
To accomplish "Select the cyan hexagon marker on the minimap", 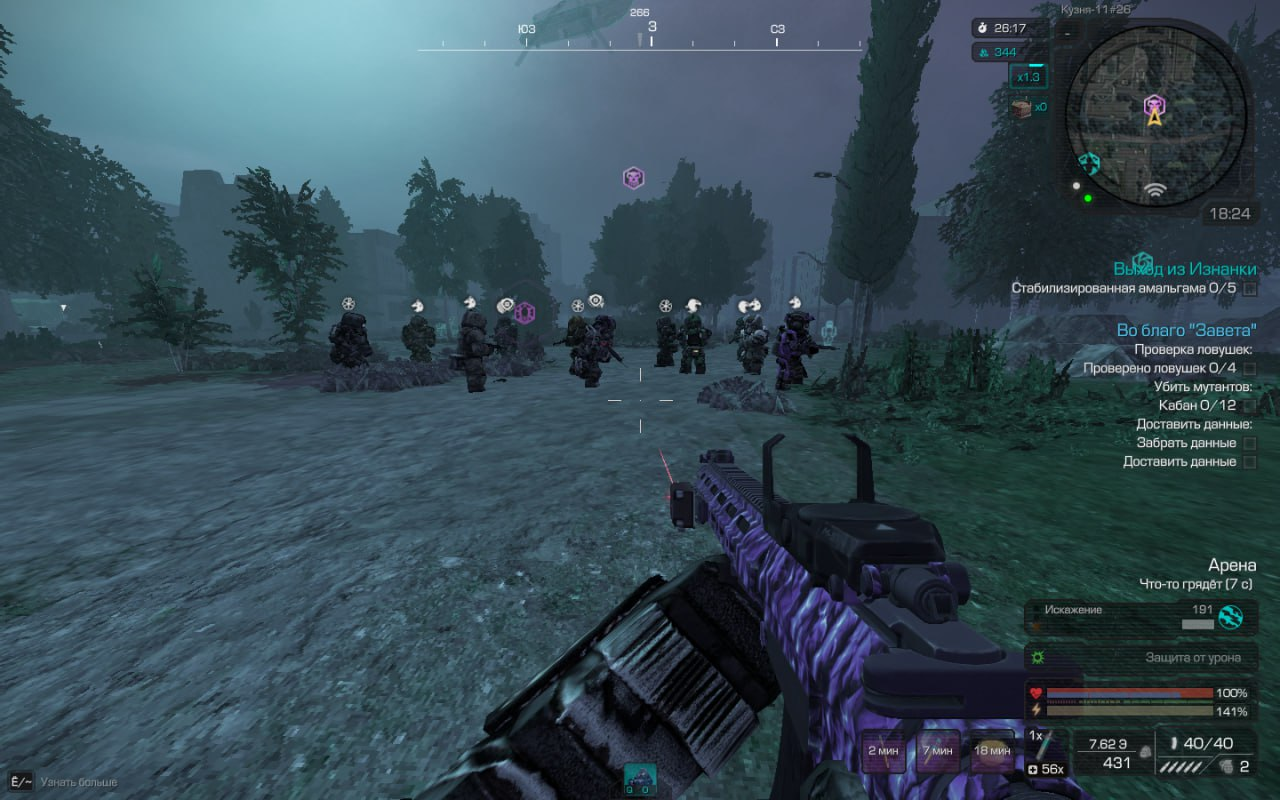I will [1089, 163].
